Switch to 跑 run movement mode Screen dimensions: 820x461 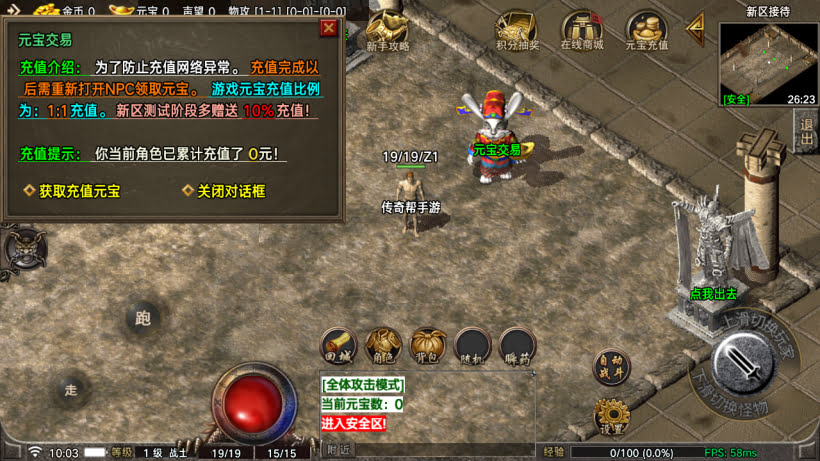tap(143, 319)
